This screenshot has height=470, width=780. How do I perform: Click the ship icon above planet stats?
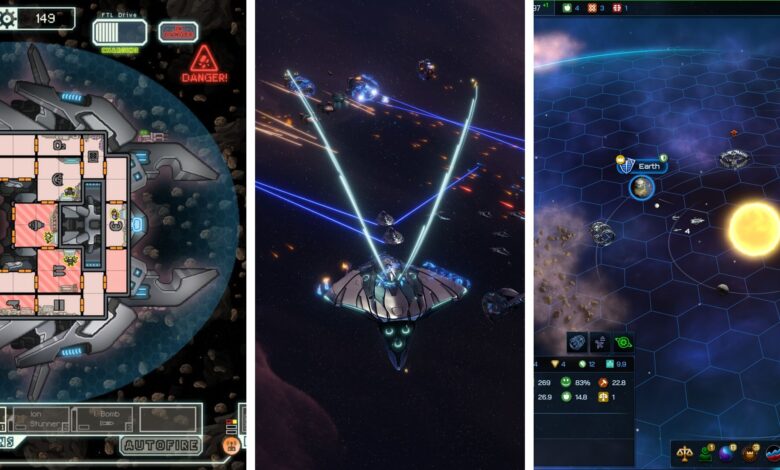coord(601,343)
